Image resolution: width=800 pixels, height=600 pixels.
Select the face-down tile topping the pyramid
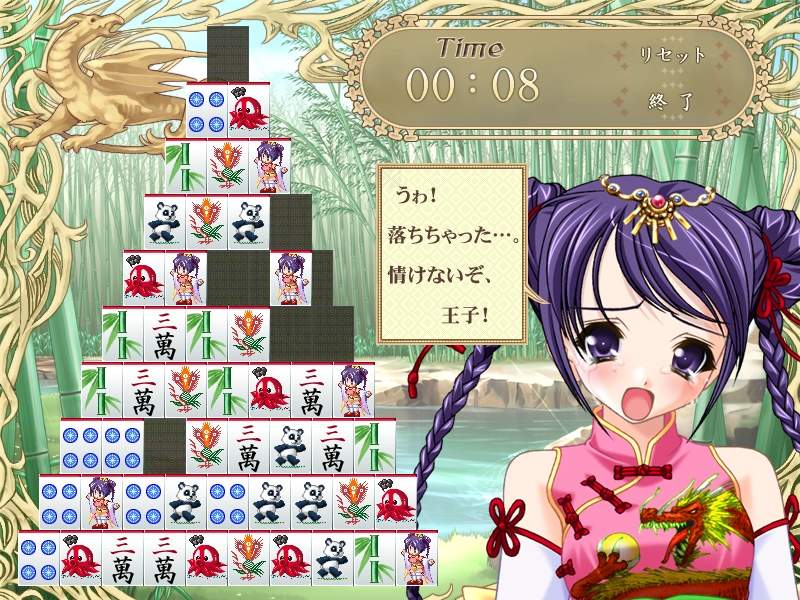click(x=228, y=53)
